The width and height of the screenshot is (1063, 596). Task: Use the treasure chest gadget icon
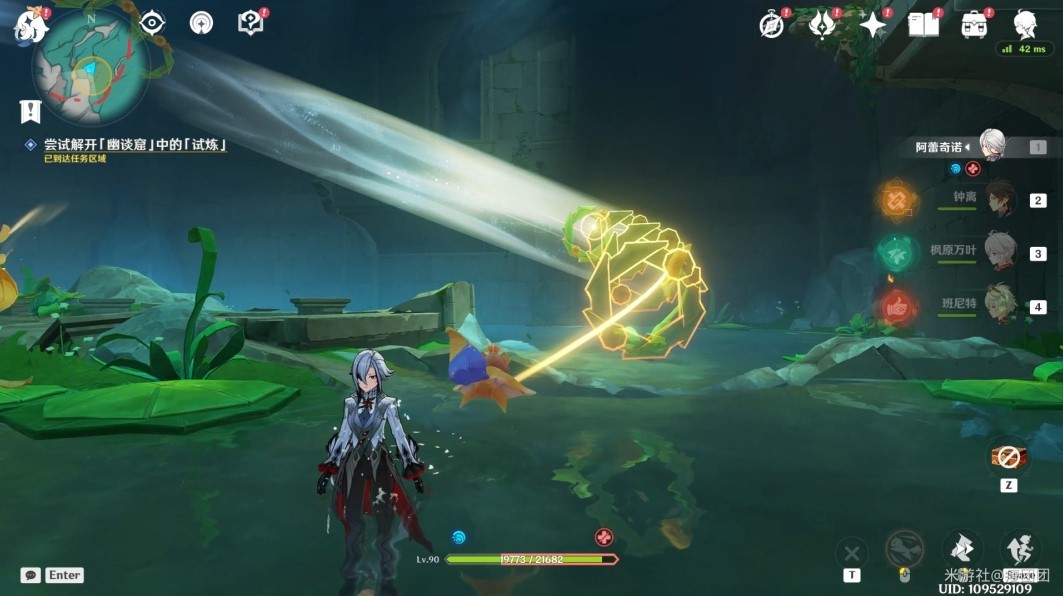tap(1008, 458)
